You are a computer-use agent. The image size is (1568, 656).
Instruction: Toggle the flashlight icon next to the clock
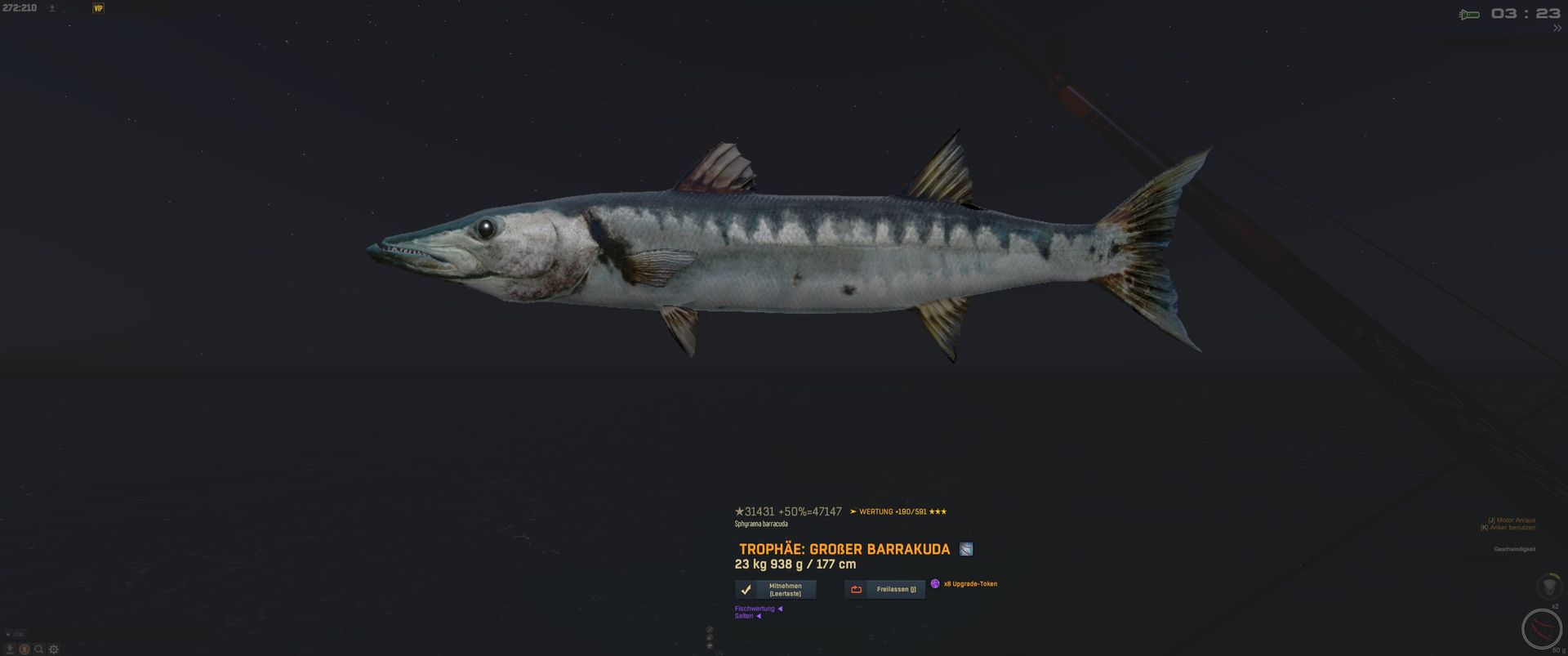(x=1469, y=14)
